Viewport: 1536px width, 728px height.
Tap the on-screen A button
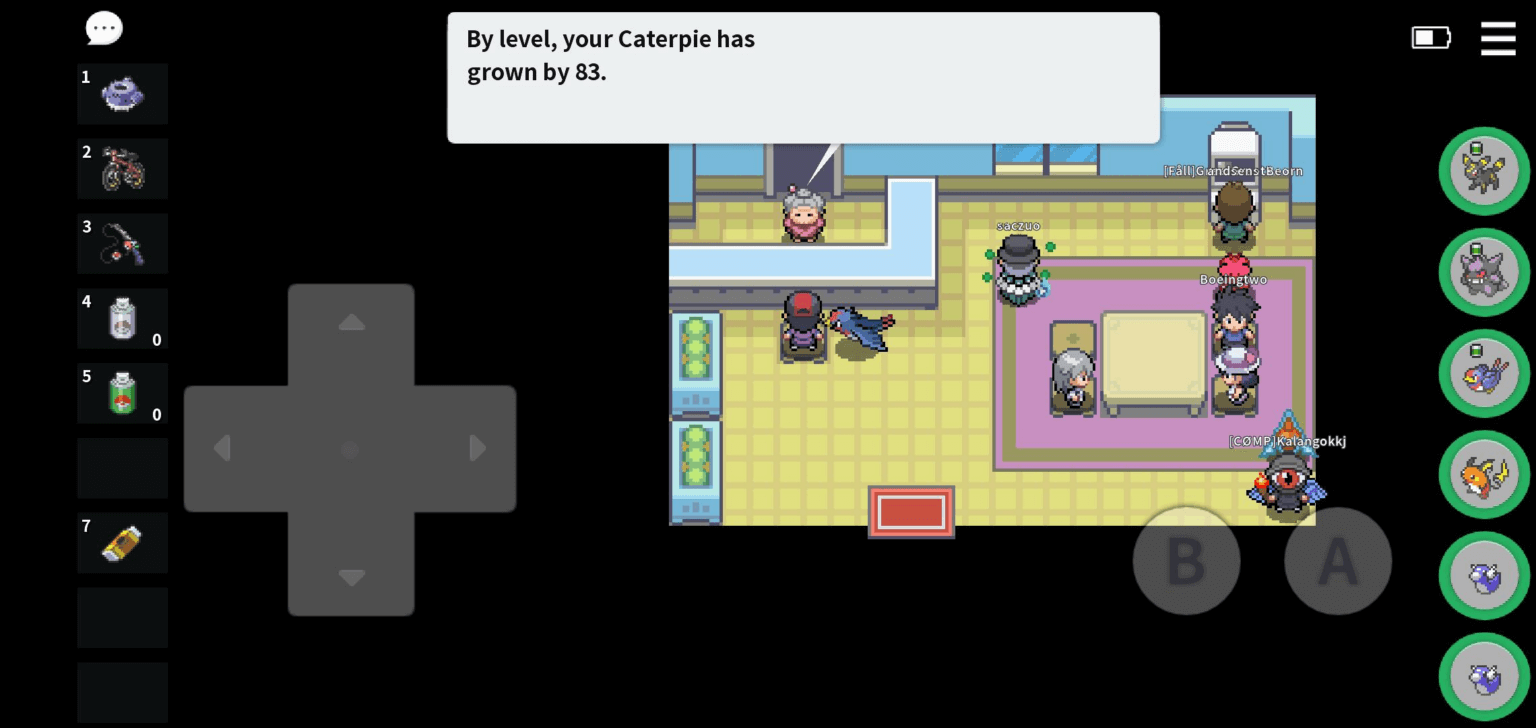(1337, 561)
